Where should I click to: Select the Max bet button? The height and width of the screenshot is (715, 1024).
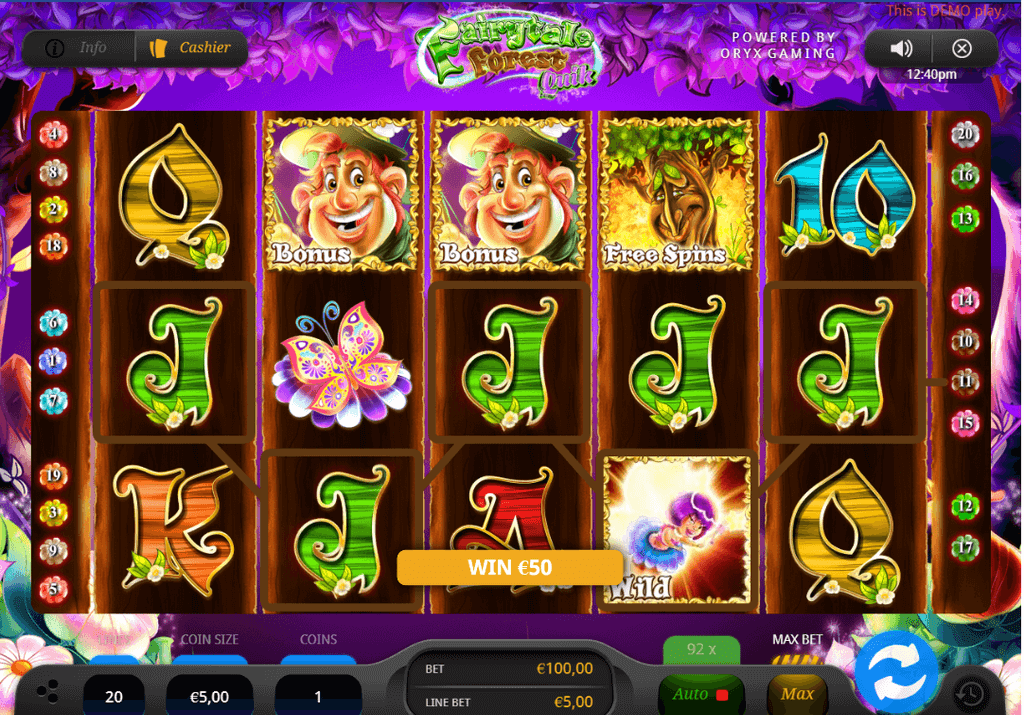click(797, 693)
